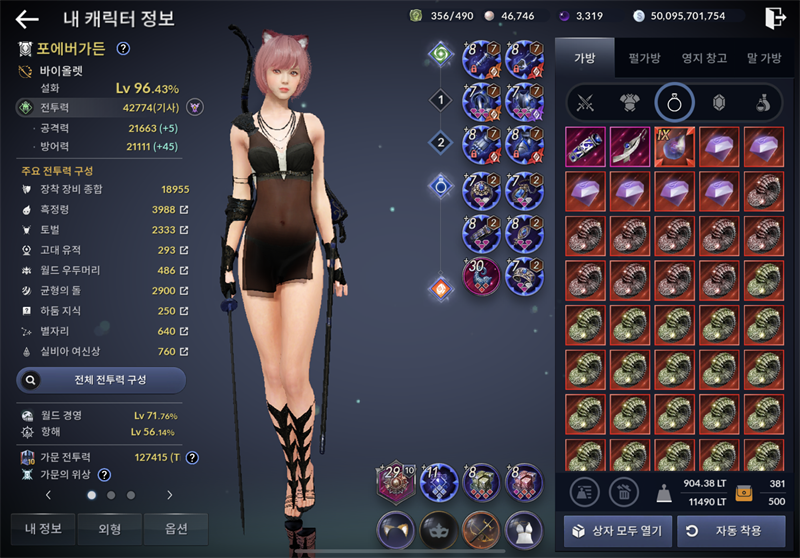Open the 흑정령 combat power detail link
Image resolution: width=800 pixels, height=558 pixels.
pos(183,209)
